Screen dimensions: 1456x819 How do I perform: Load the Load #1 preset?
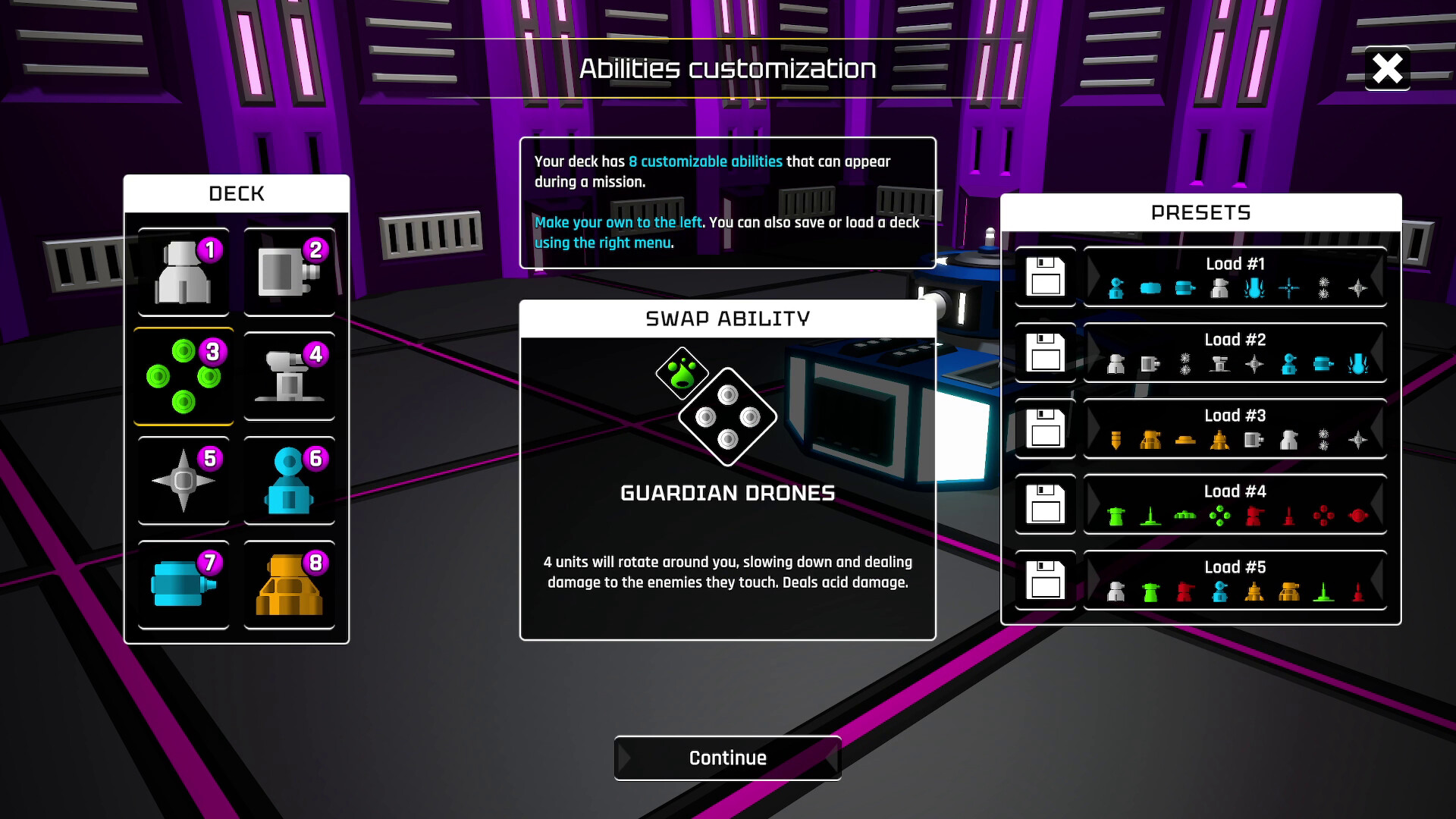[x=1235, y=278]
